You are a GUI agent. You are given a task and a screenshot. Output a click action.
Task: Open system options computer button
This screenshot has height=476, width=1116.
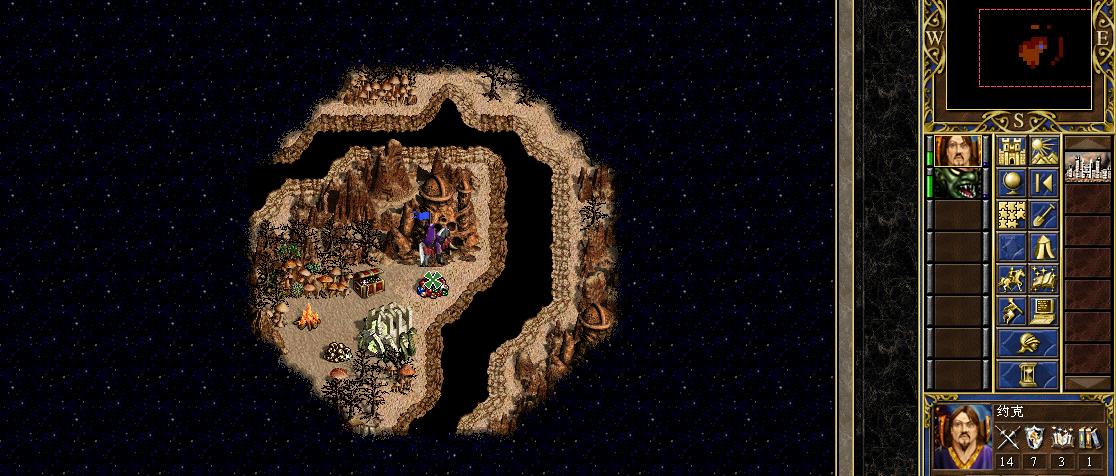1043,311
